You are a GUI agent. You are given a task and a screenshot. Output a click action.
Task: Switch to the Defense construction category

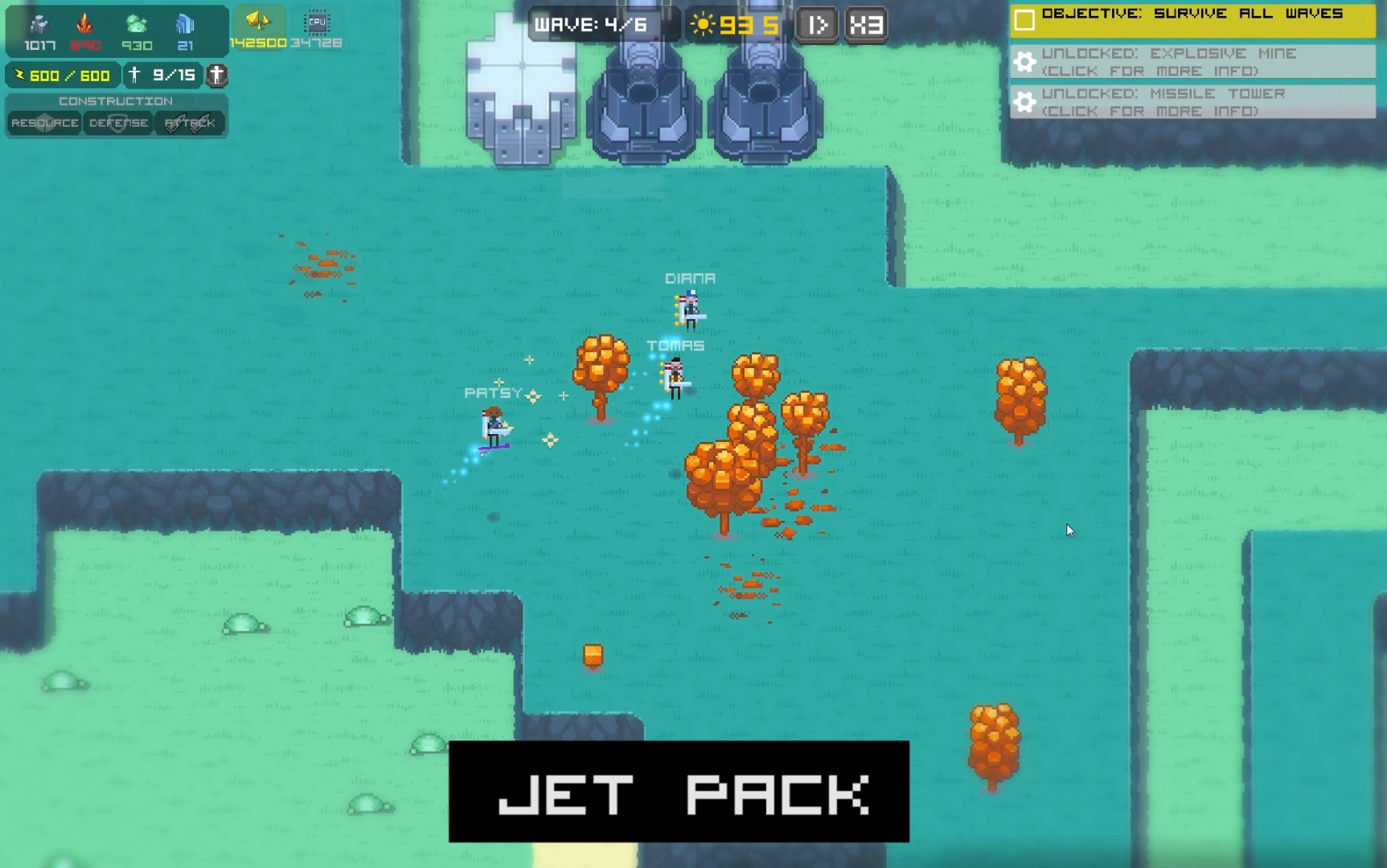click(x=118, y=123)
